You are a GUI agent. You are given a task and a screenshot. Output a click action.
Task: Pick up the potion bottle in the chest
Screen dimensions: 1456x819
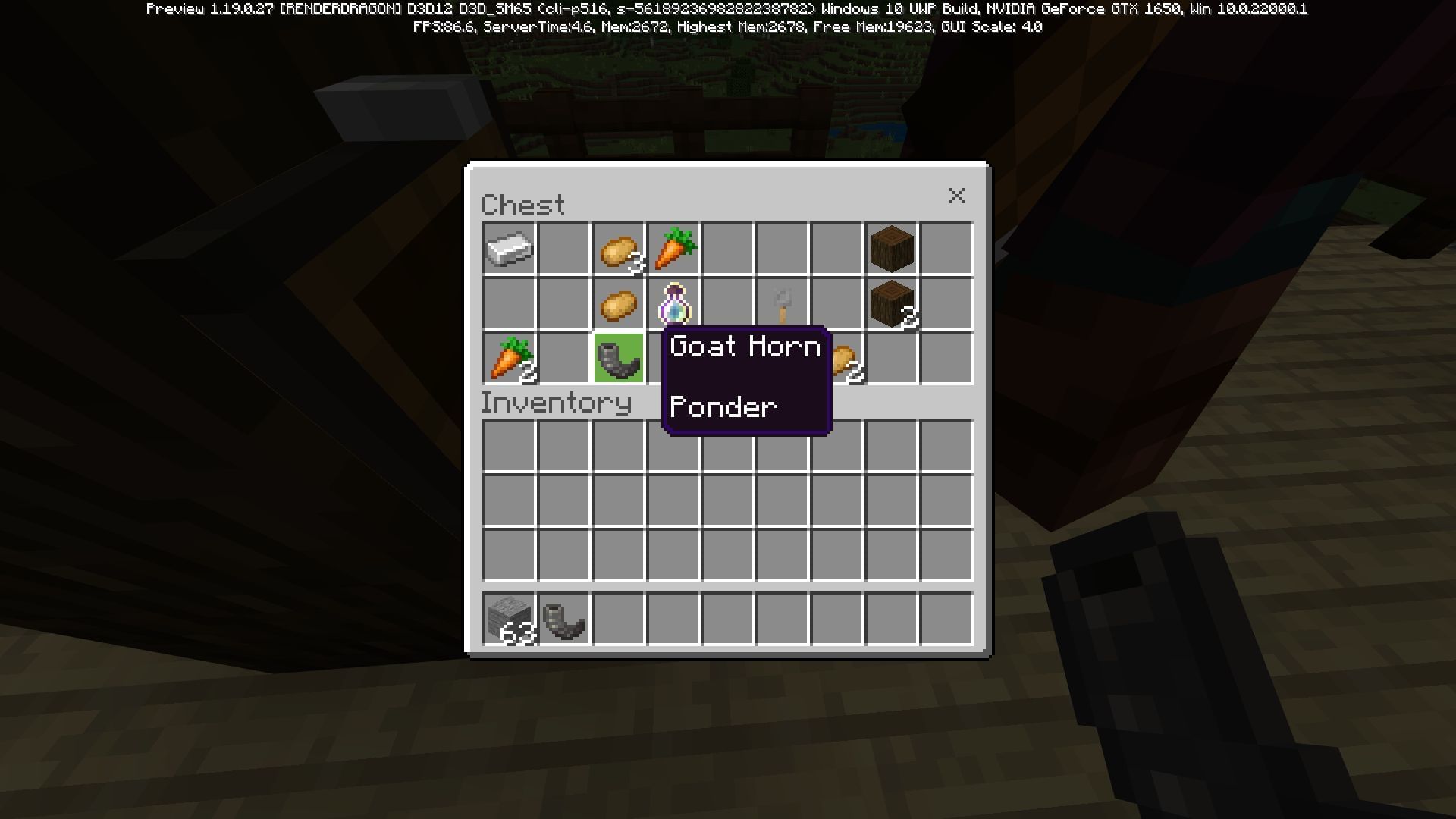point(673,303)
